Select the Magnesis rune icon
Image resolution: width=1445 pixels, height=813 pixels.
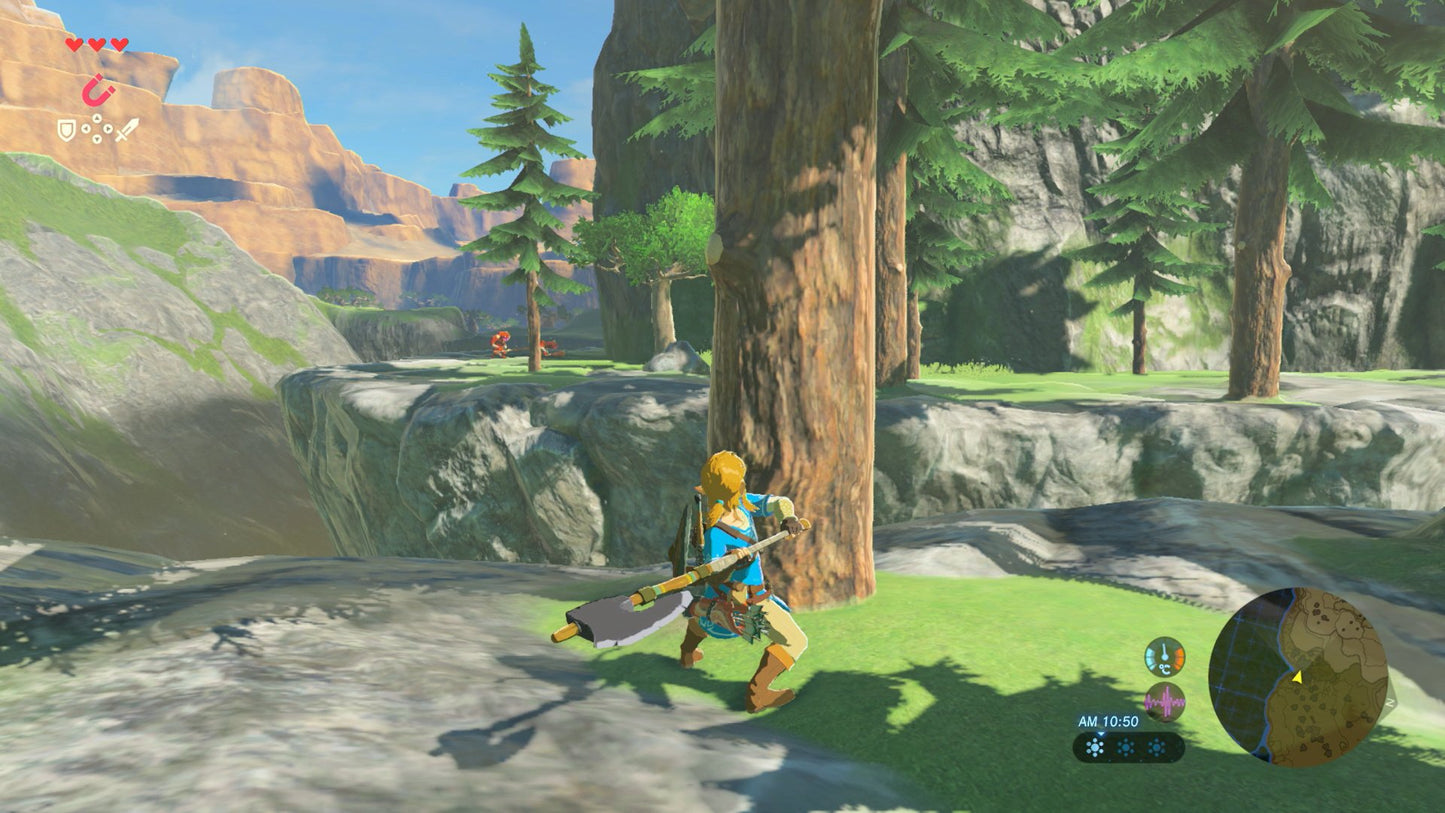98,91
